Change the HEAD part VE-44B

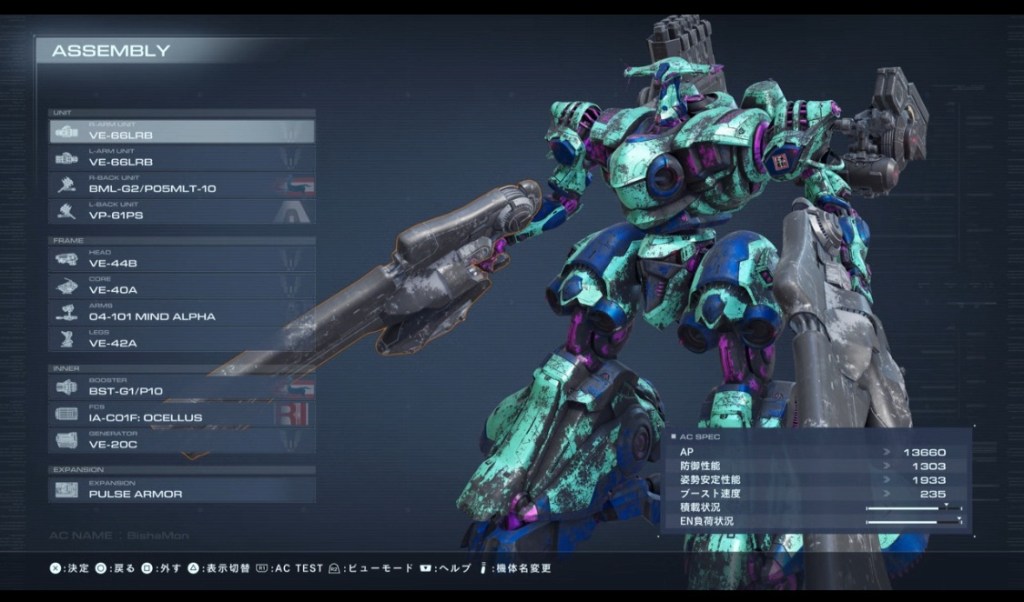(182, 259)
